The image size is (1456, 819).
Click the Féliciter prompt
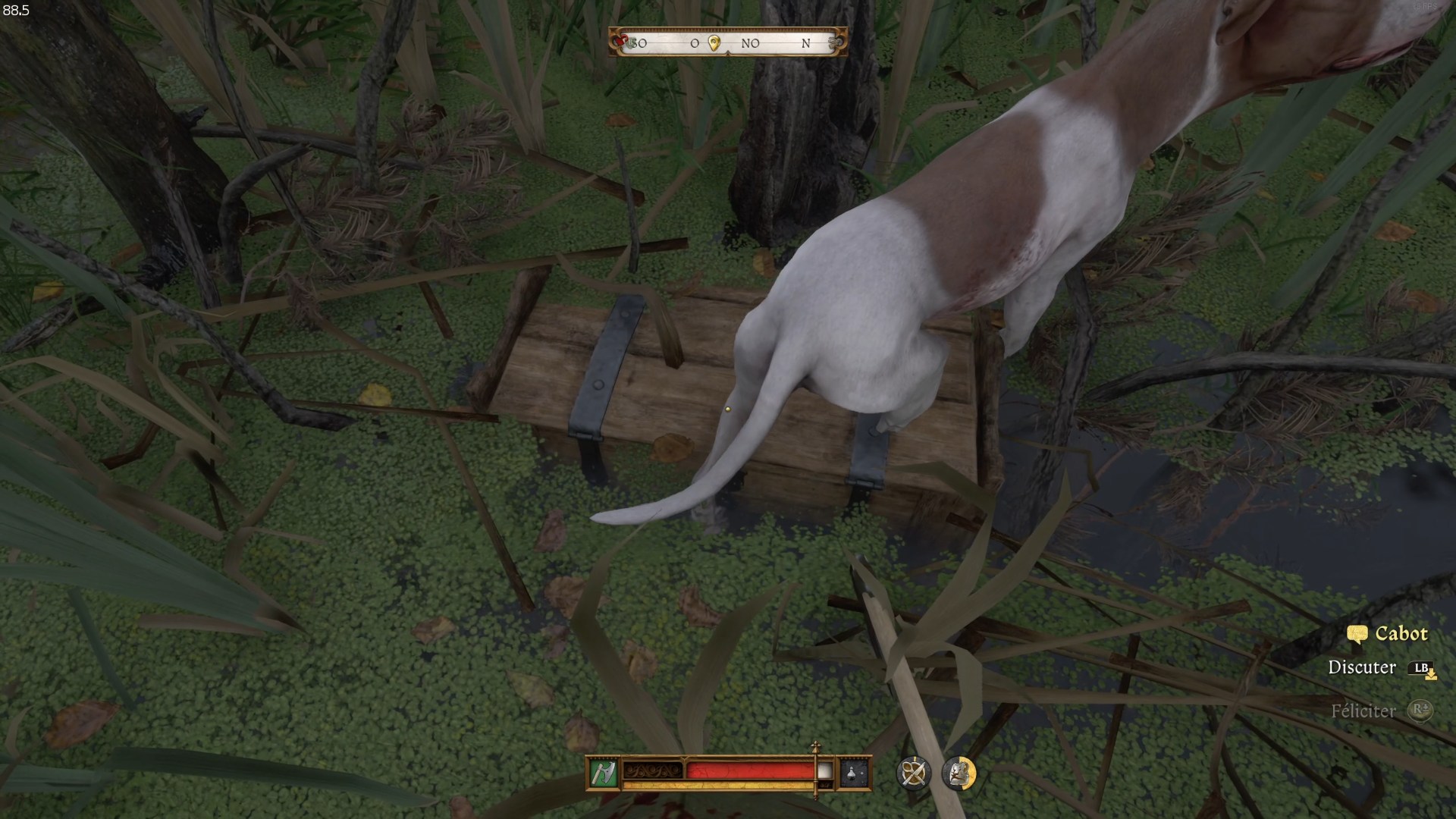point(1363,711)
